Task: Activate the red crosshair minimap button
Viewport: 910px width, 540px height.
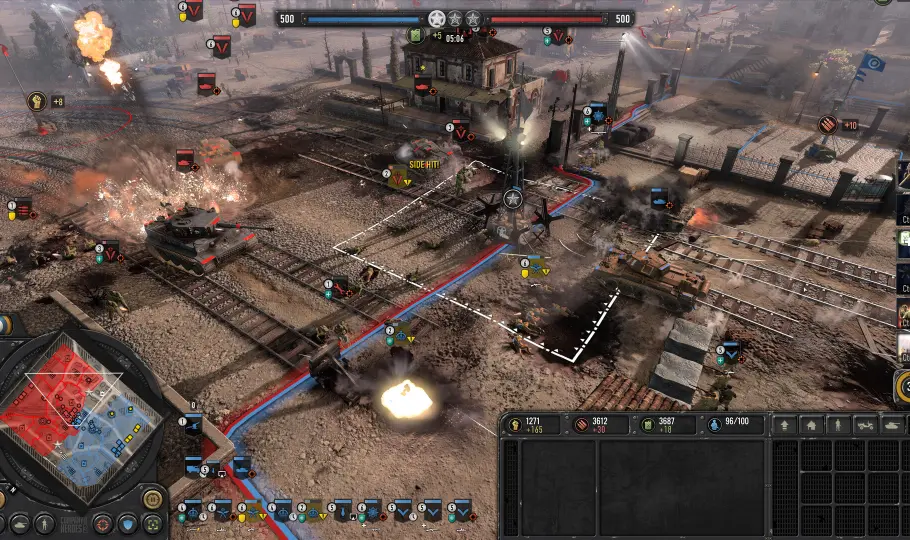Action: tap(102, 523)
